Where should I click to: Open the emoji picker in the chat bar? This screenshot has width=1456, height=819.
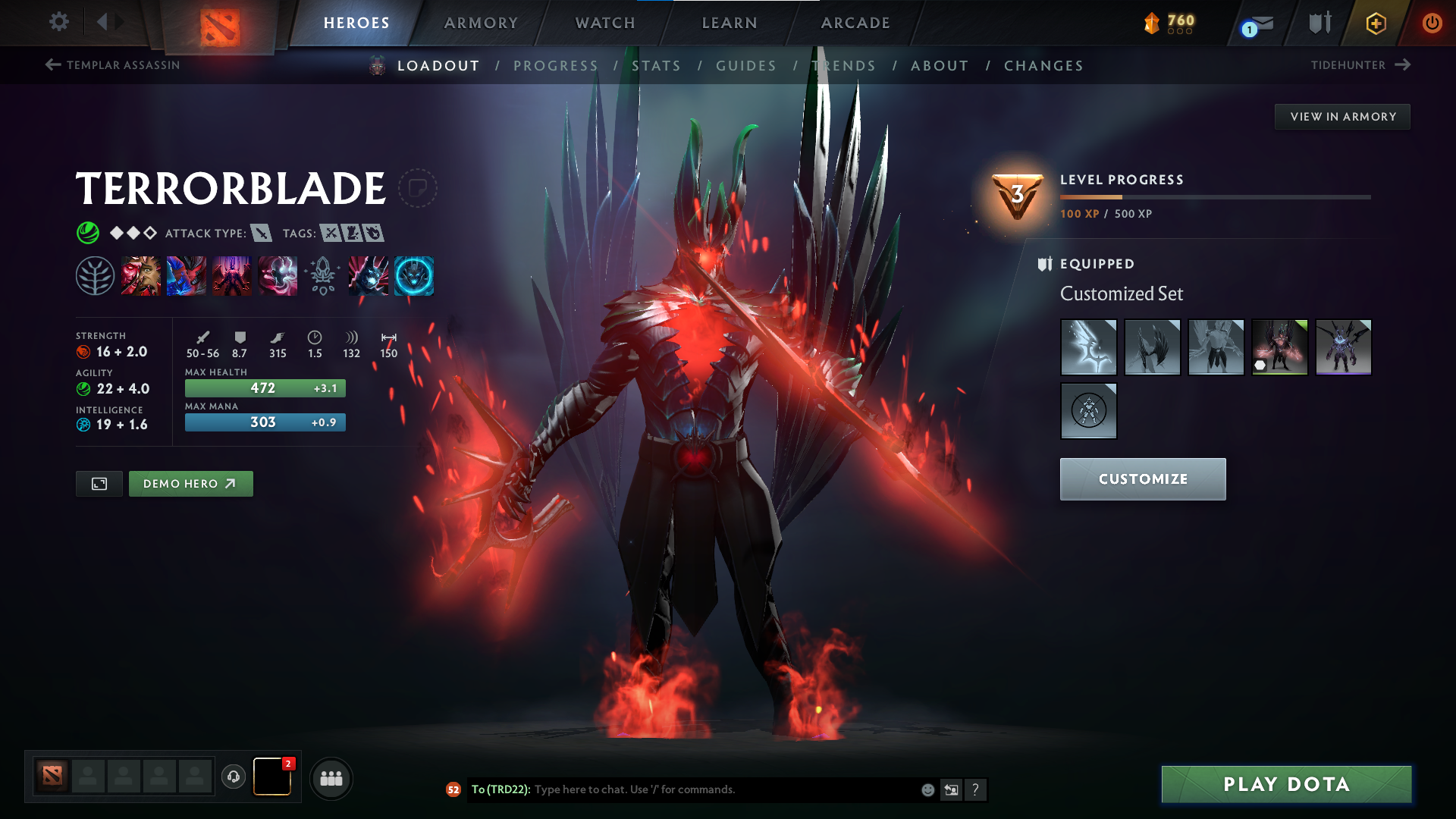[x=927, y=789]
